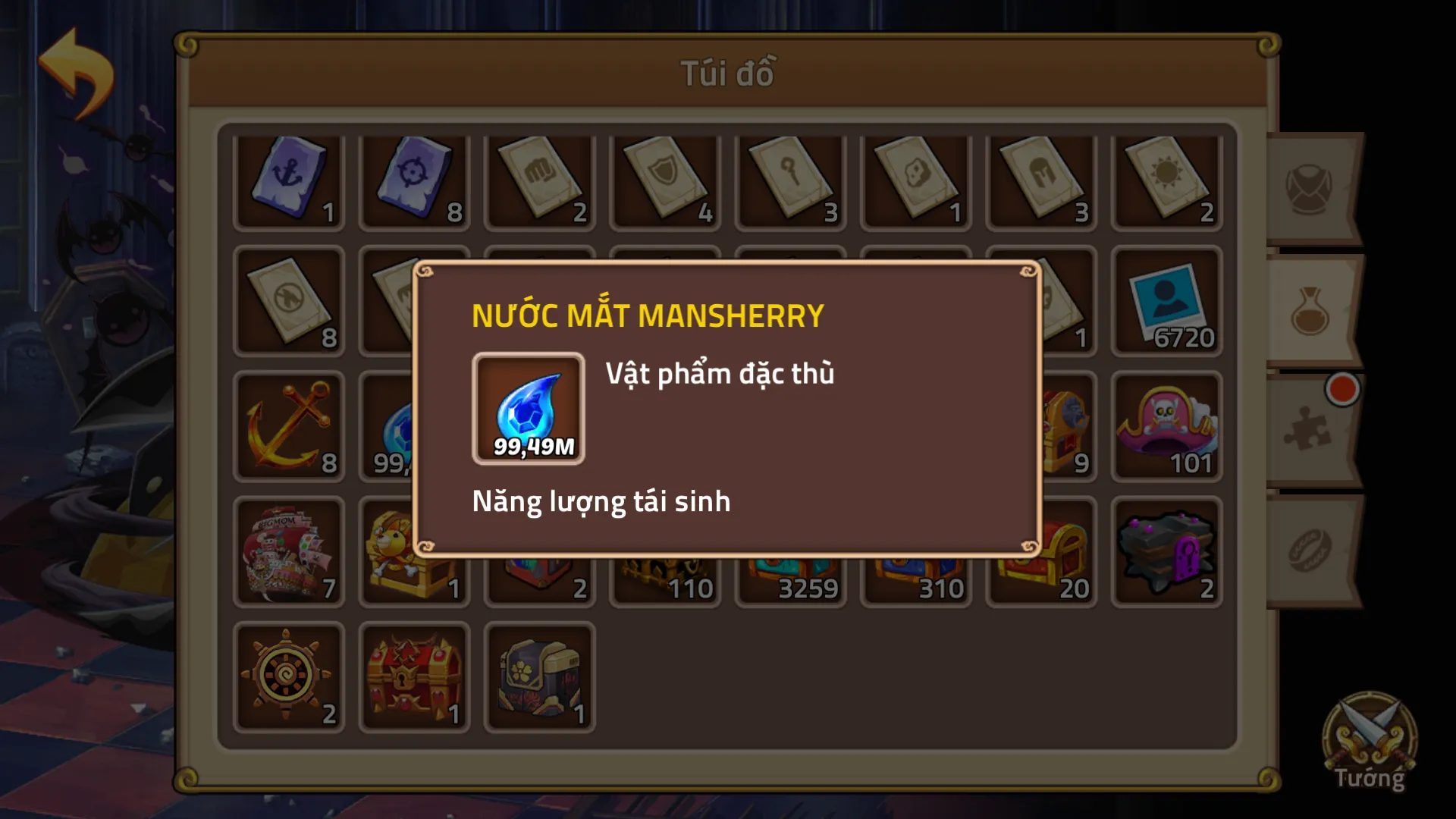Image resolution: width=1456 pixels, height=819 pixels.
Task: Open the key scroll item
Action: [790, 180]
